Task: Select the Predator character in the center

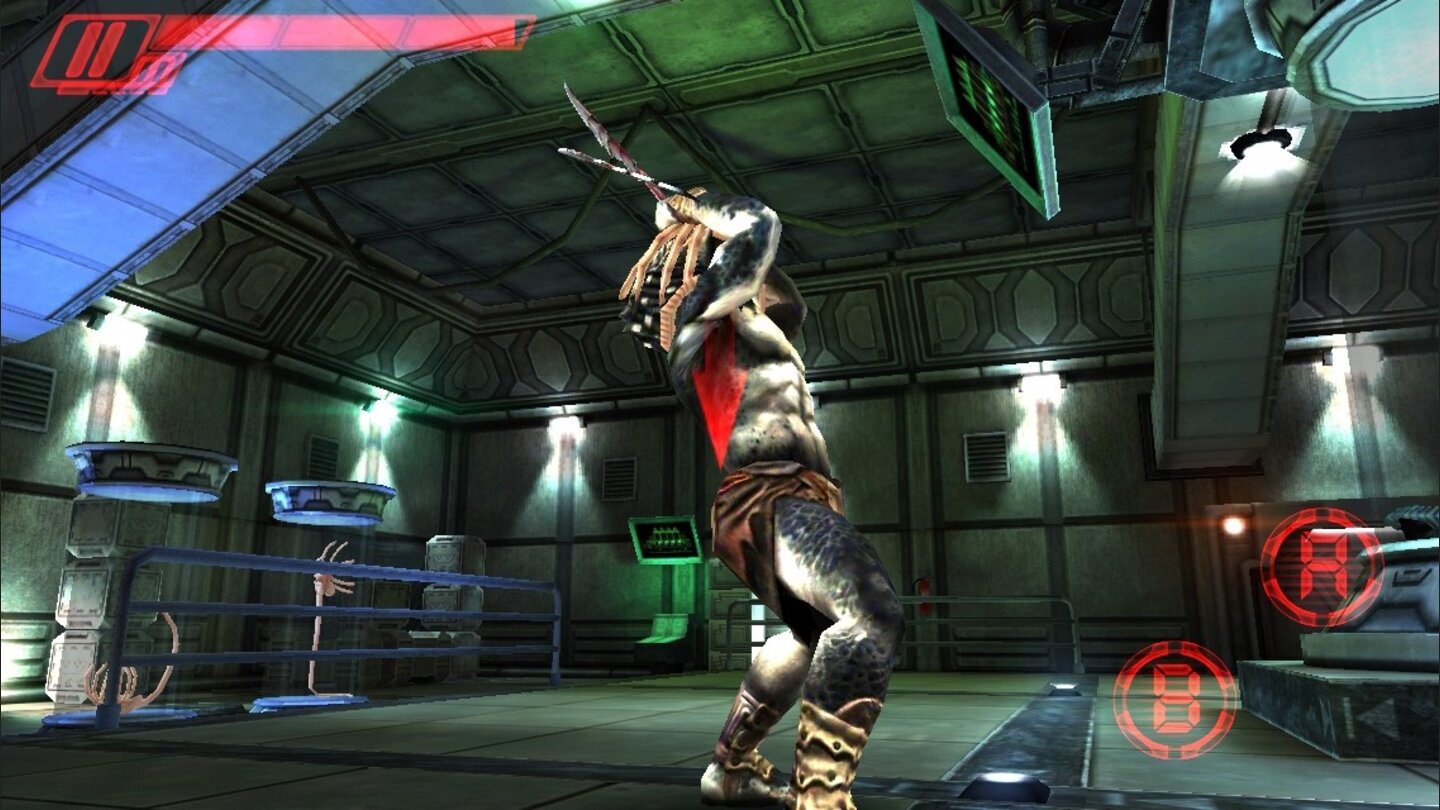Action: [790, 450]
